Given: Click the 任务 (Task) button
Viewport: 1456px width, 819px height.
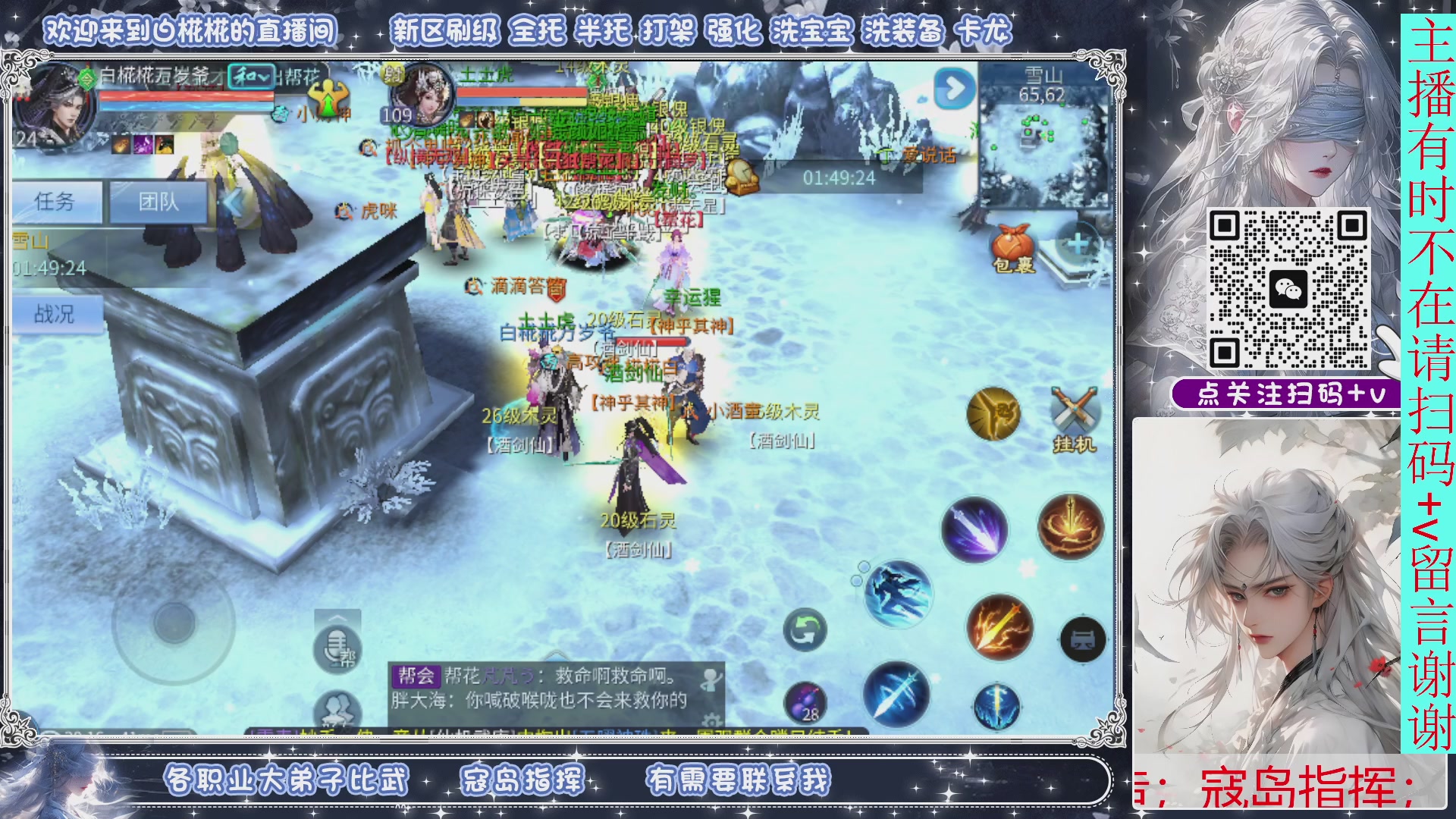Looking at the screenshot, I should [57, 202].
